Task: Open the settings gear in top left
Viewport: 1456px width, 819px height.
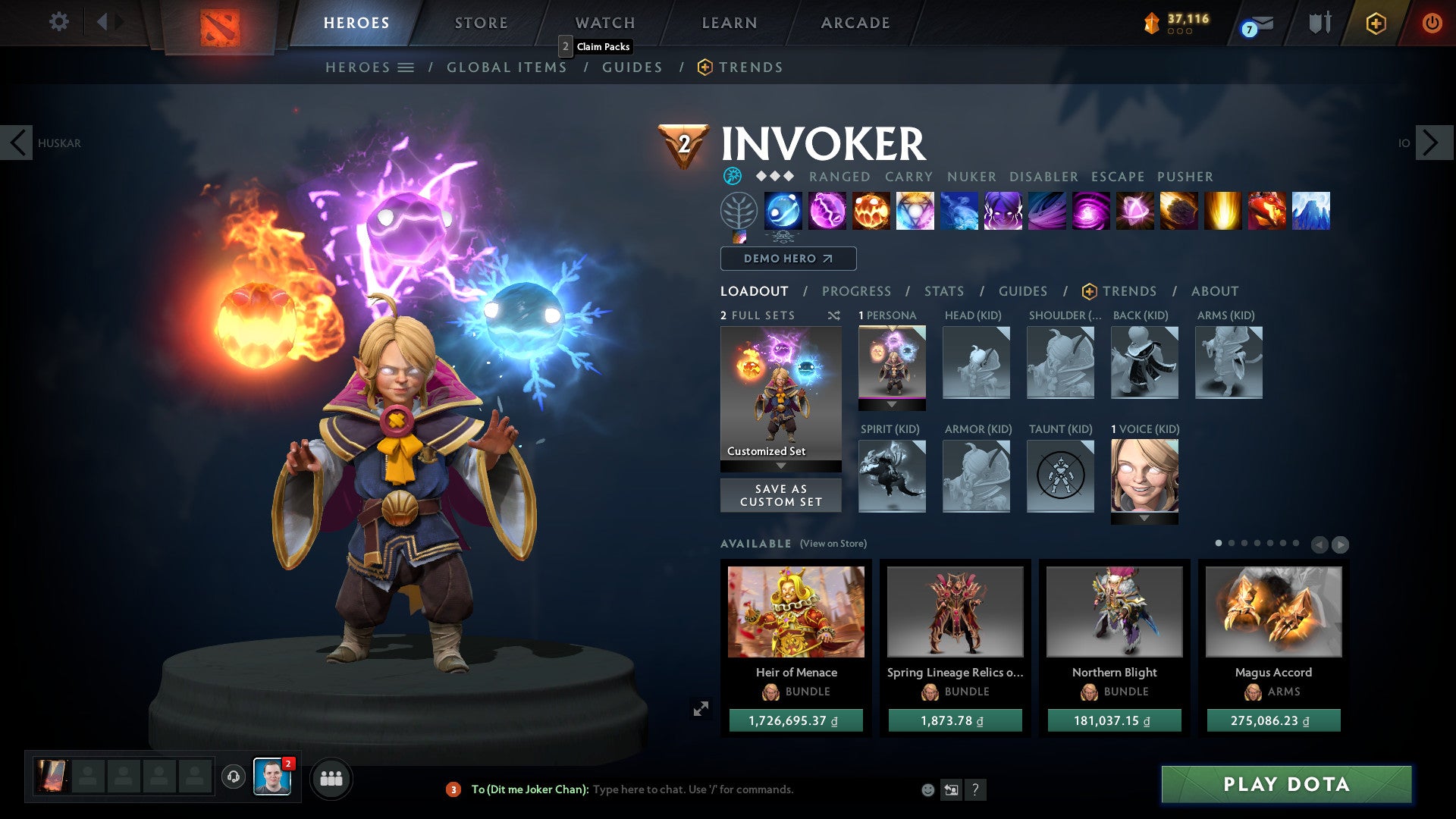Action: tap(58, 21)
